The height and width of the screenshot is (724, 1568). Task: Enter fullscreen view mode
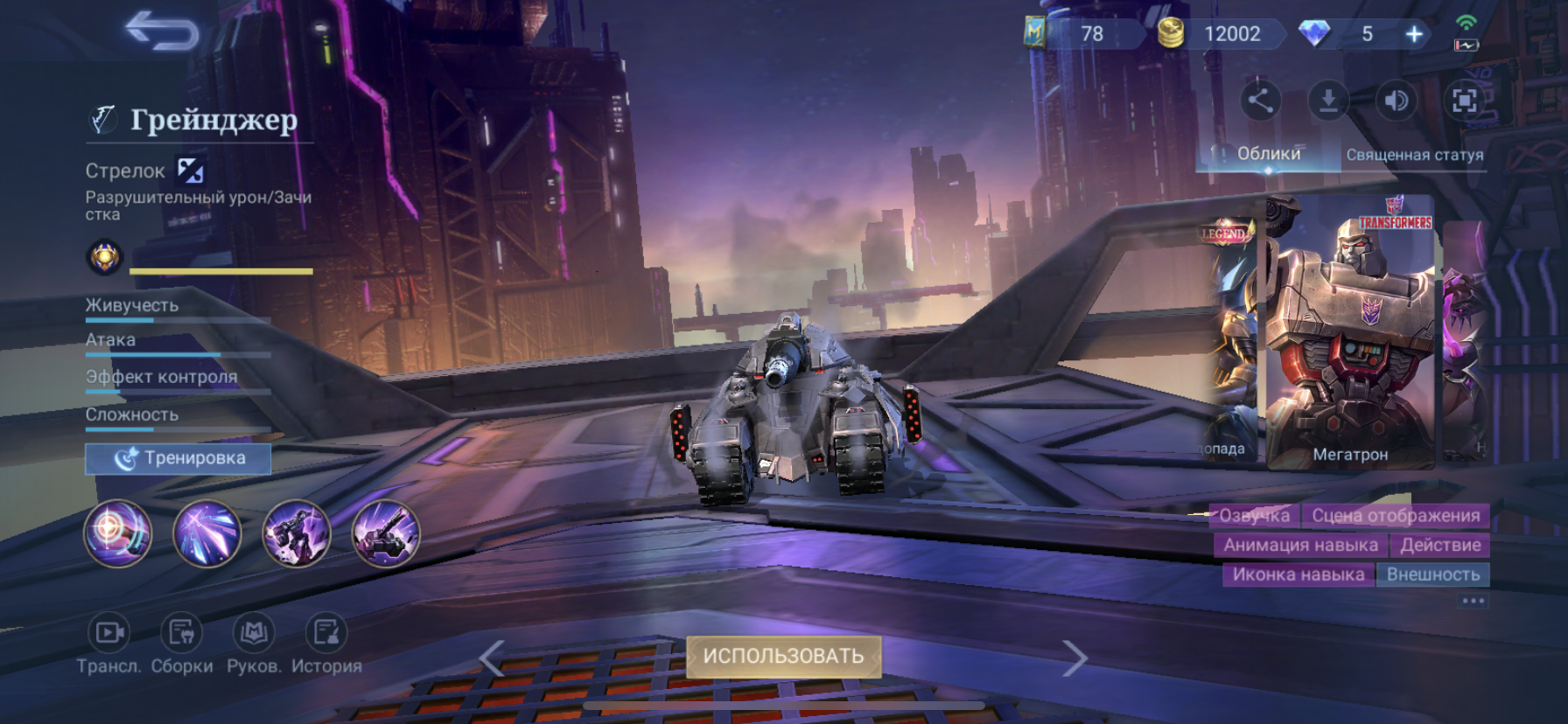coord(1464,101)
